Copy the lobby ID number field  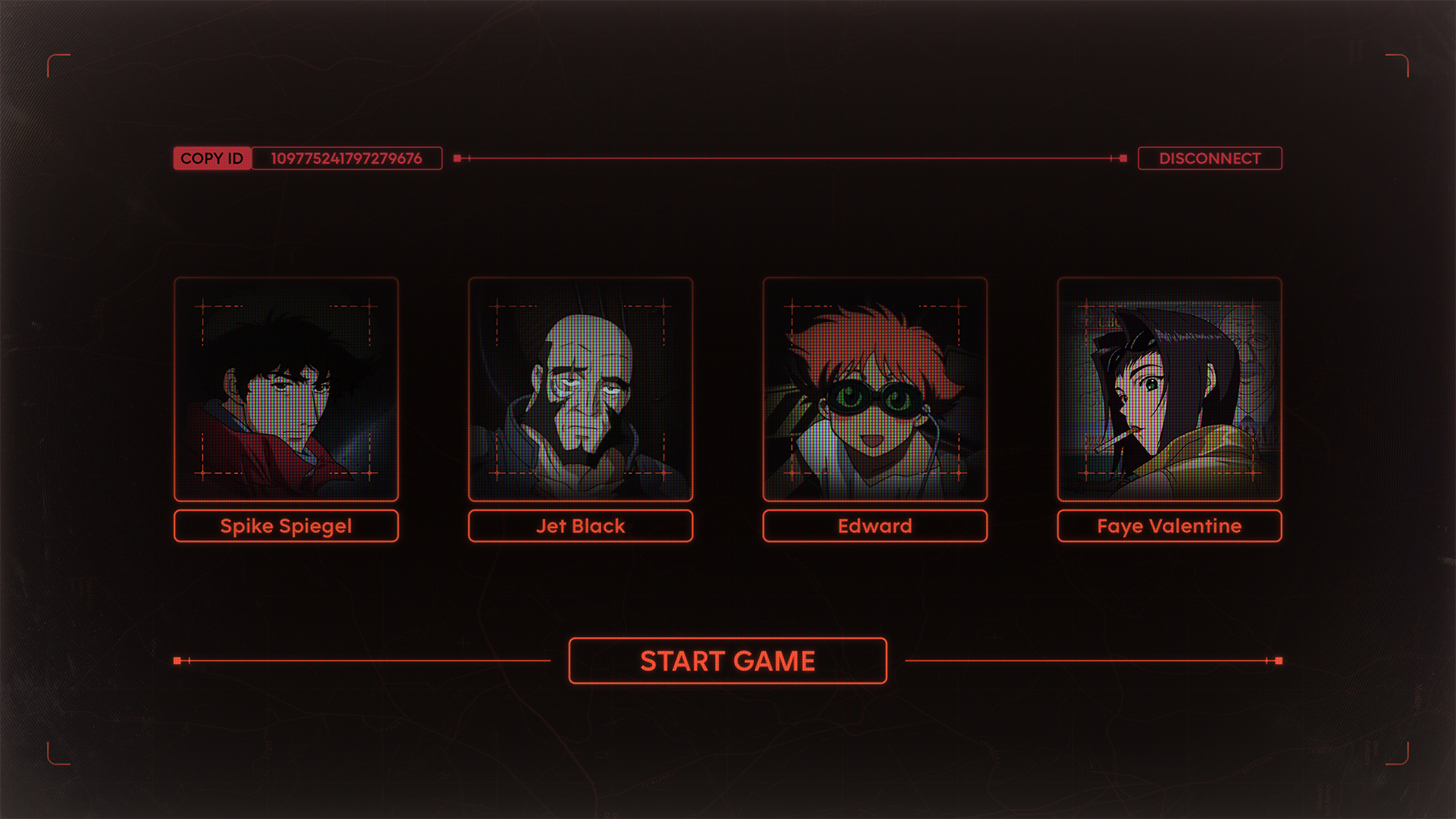[x=347, y=158]
